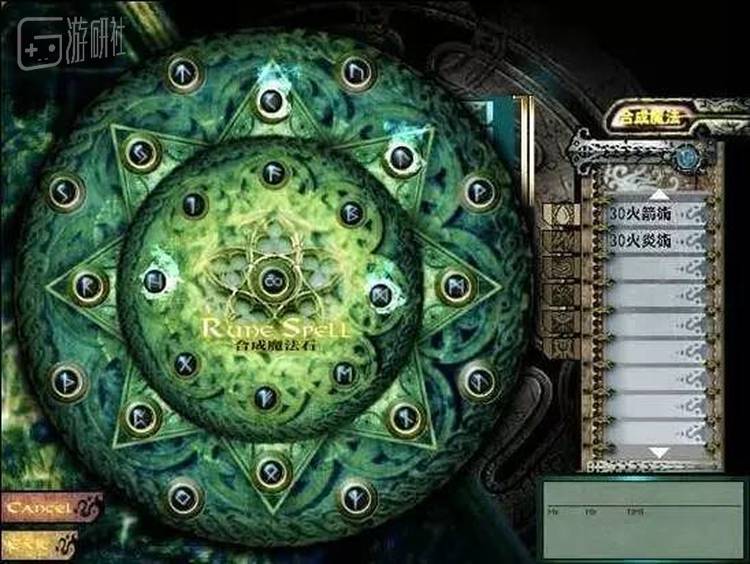Click the blue gem atop the spell list
This screenshot has width=750, height=564.
(687, 157)
